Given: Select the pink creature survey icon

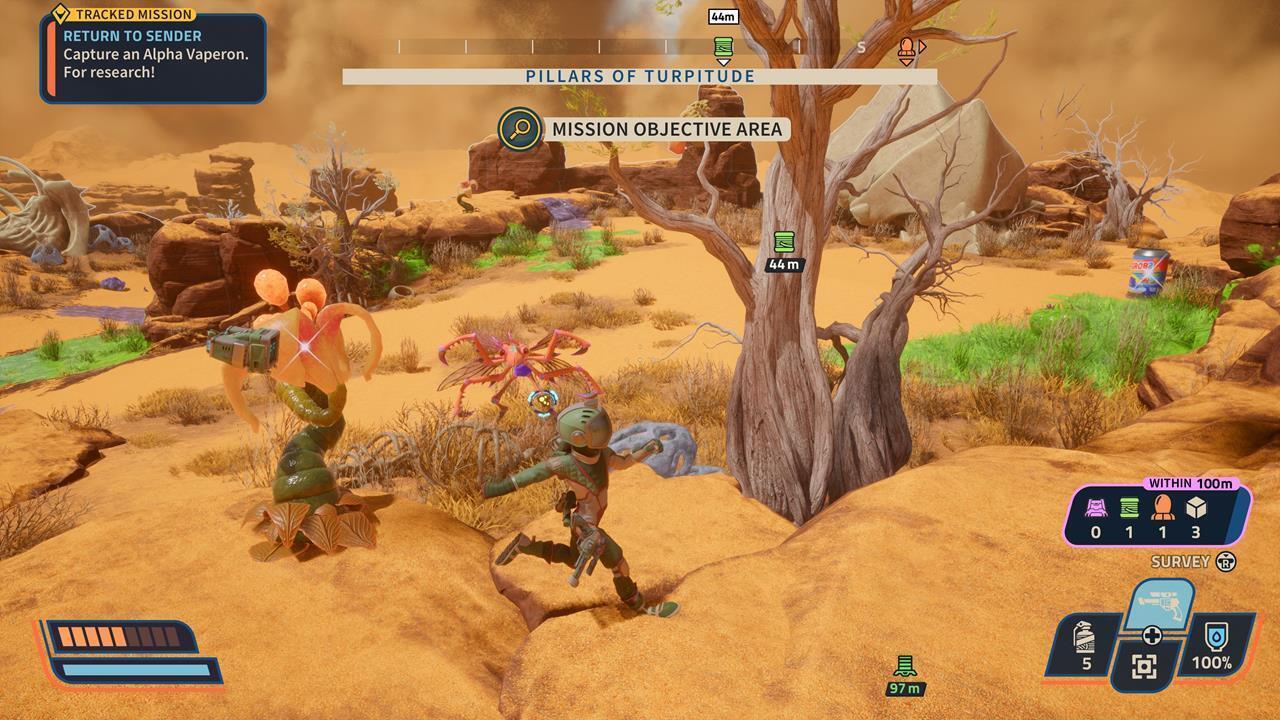Looking at the screenshot, I should [1095, 509].
